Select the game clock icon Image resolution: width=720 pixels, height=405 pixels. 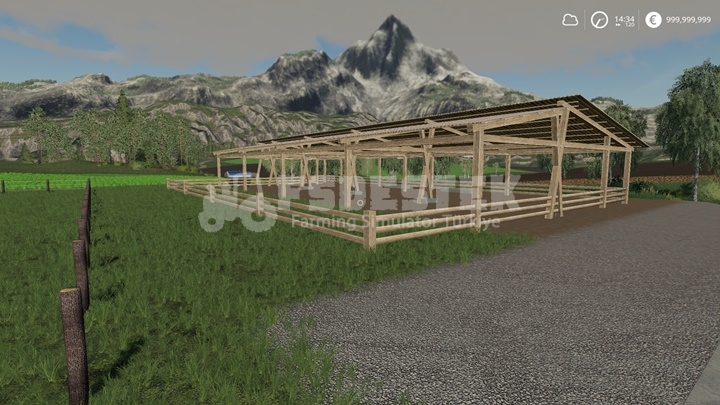click(x=599, y=19)
